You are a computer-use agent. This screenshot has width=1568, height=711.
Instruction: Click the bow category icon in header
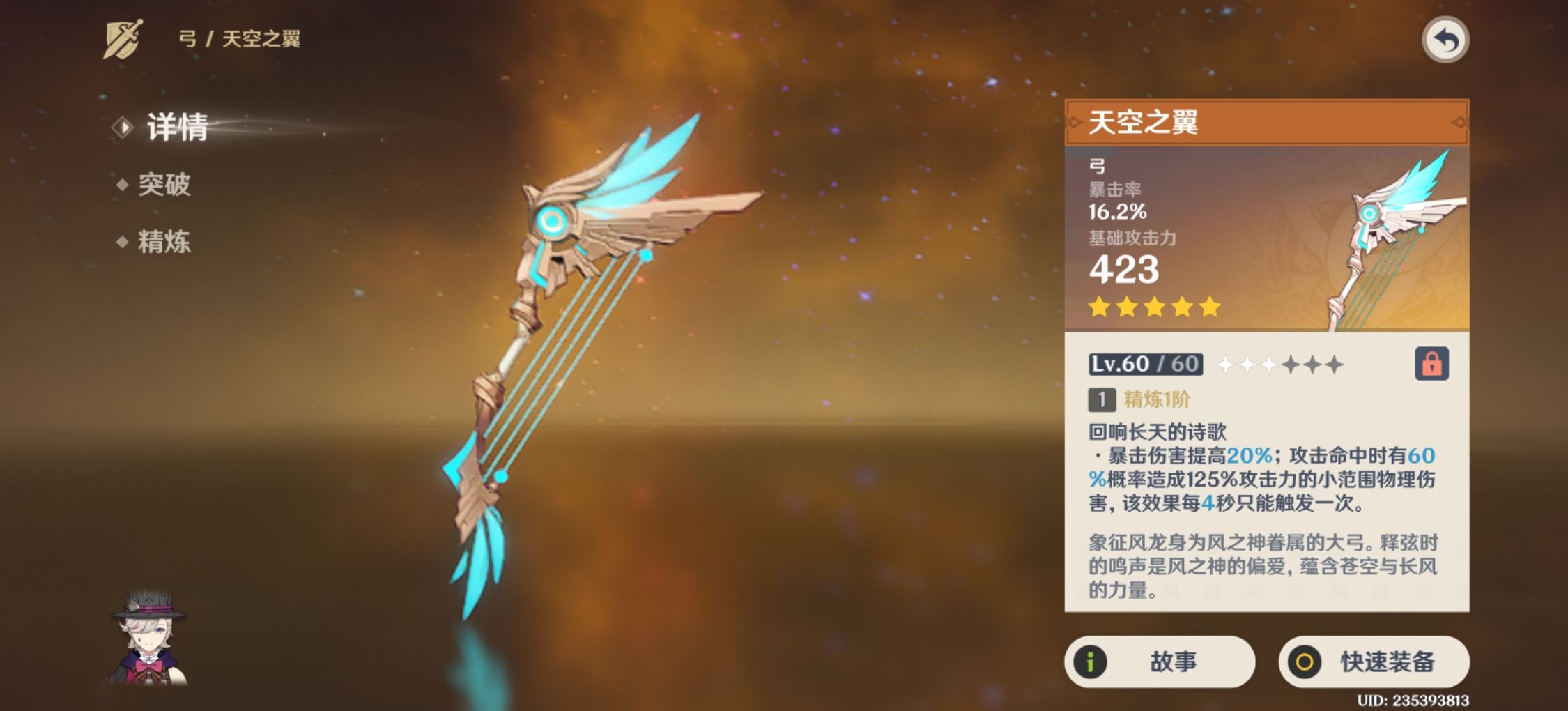[x=123, y=39]
